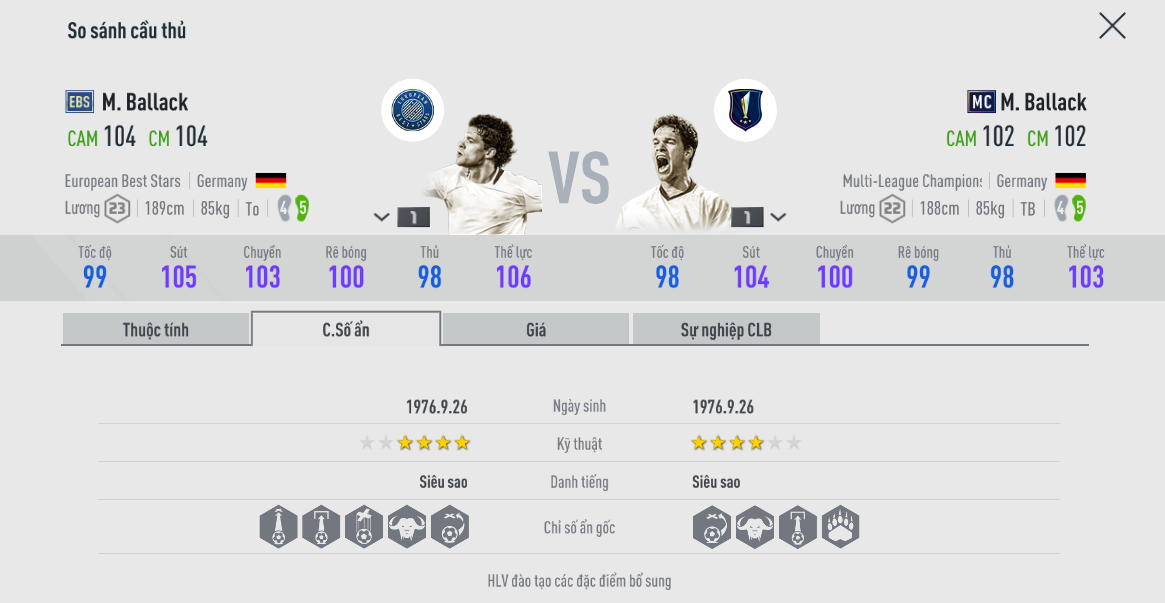1165x603 pixels.
Task: Click the MC season tag beside Ballack
Action: tap(981, 102)
